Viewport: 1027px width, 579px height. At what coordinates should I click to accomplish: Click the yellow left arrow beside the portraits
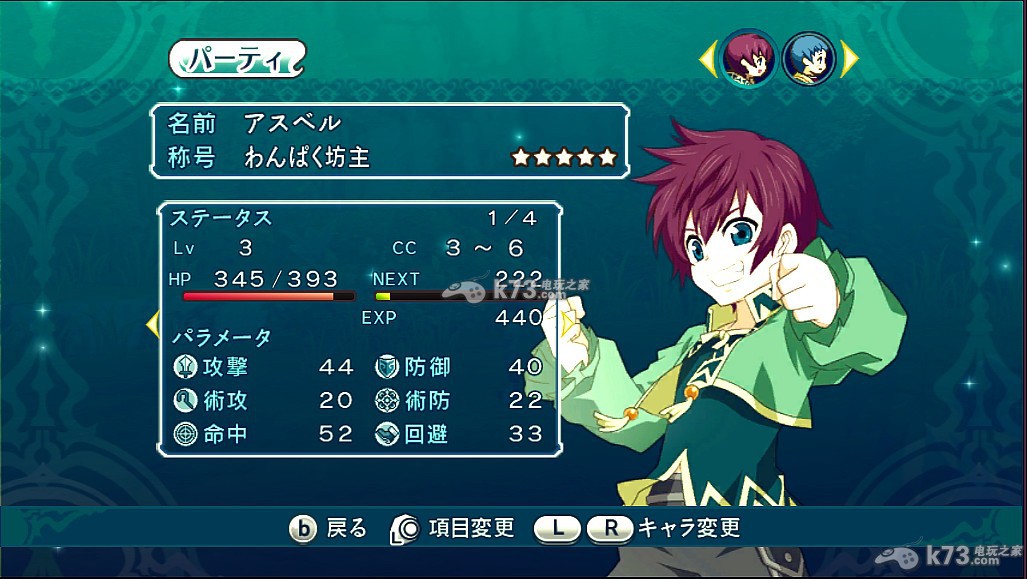(707, 60)
